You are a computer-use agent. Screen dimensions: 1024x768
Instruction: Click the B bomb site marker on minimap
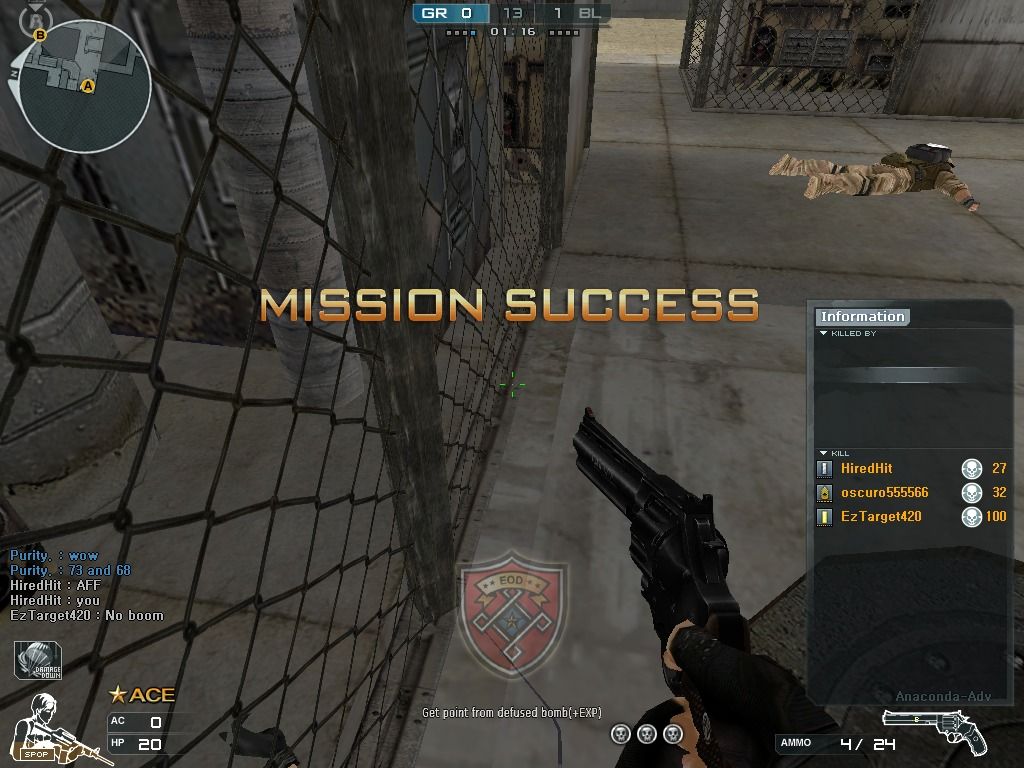(x=40, y=35)
